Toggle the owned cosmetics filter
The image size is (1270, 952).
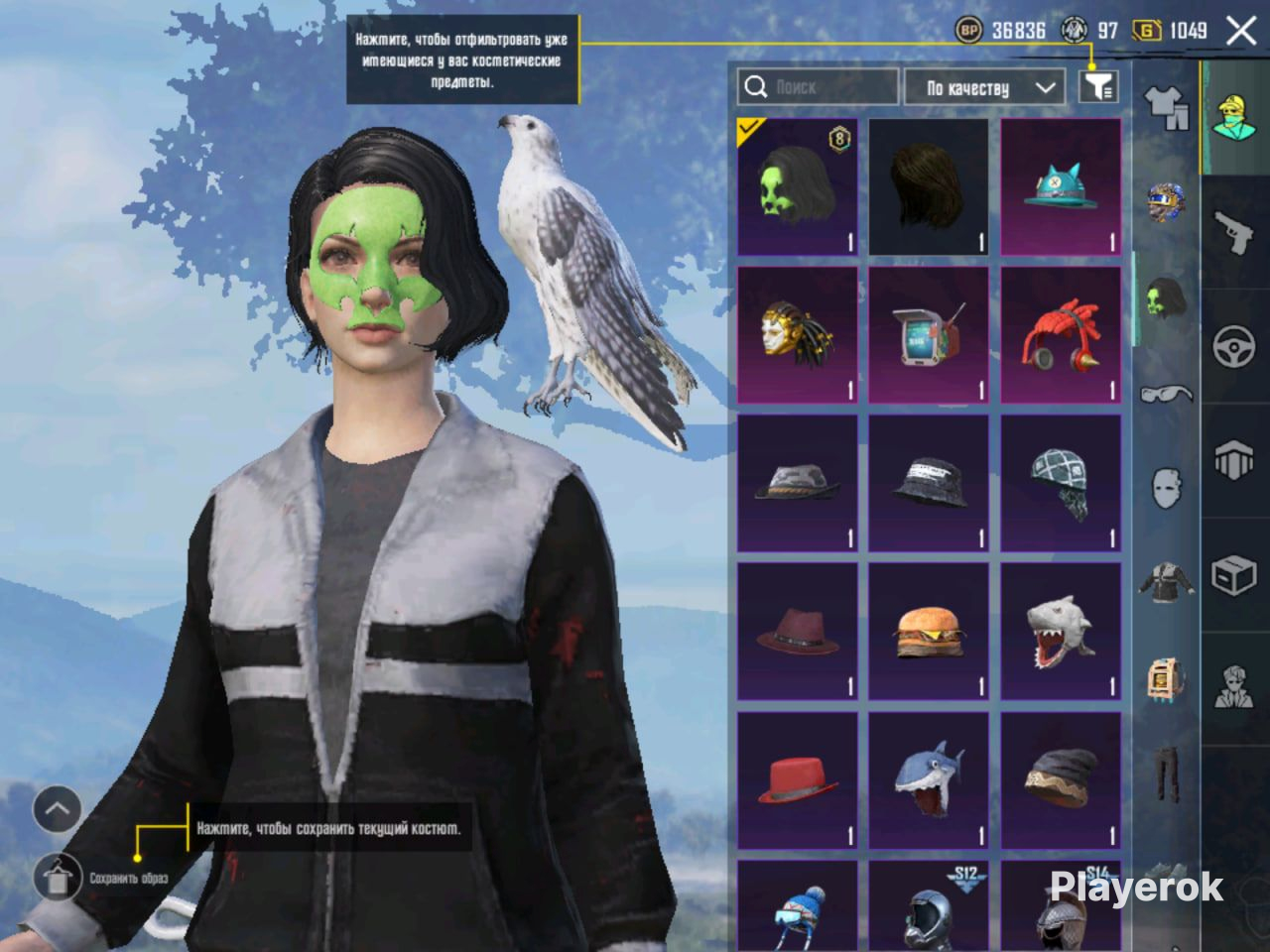[x=1097, y=87]
